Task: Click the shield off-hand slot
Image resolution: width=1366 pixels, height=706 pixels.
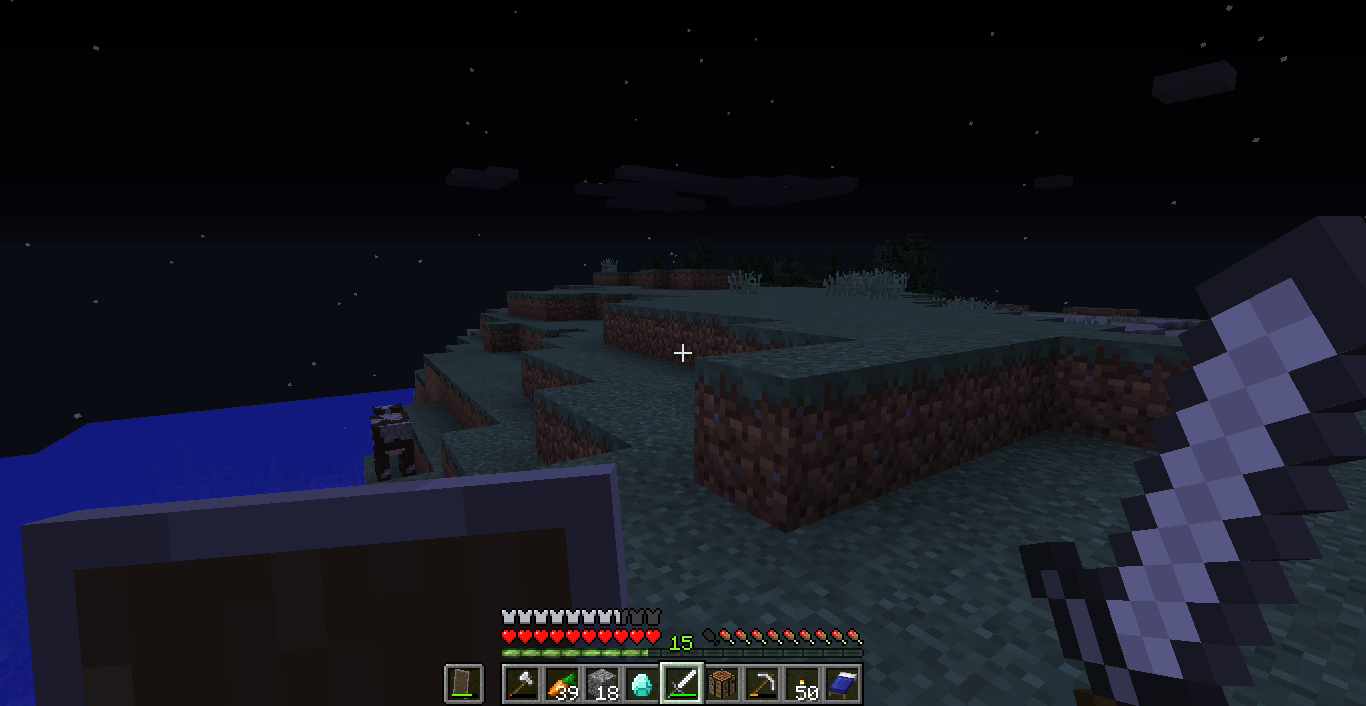Action: click(x=464, y=684)
